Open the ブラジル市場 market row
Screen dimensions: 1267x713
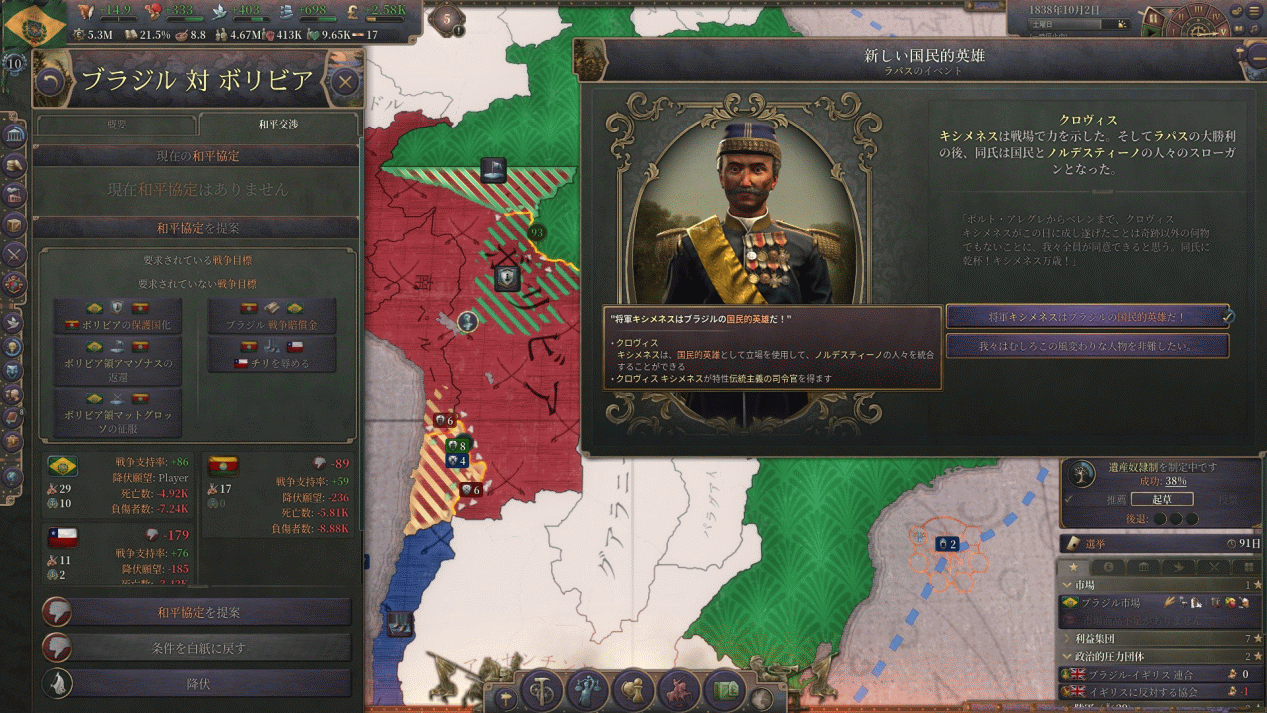[x=1110, y=603]
